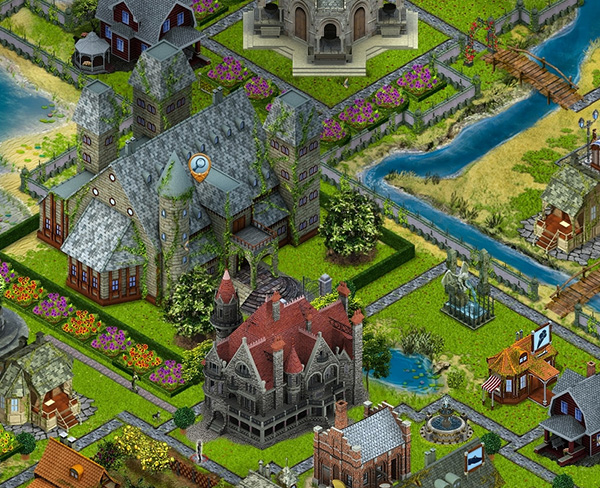Open the orange magnifying glass map marker
The image size is (600, 488).
point(200,166)
